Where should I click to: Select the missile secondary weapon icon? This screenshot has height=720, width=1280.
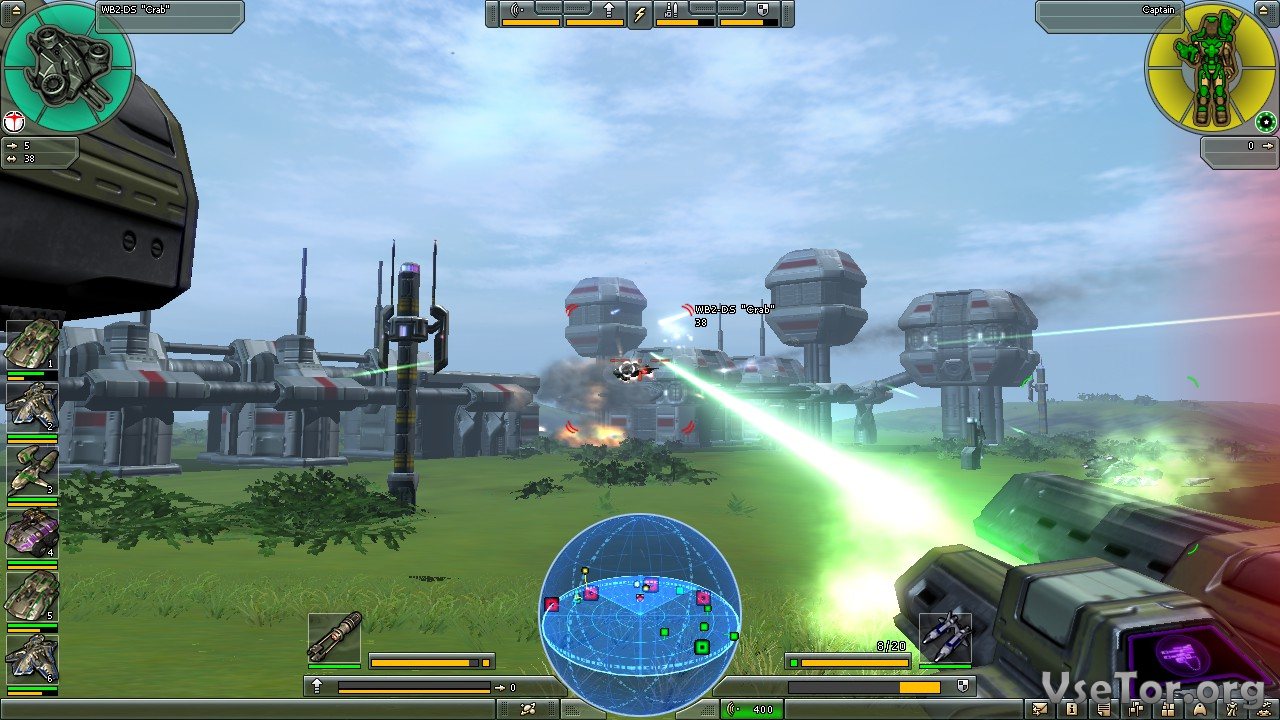coord(945,636)
